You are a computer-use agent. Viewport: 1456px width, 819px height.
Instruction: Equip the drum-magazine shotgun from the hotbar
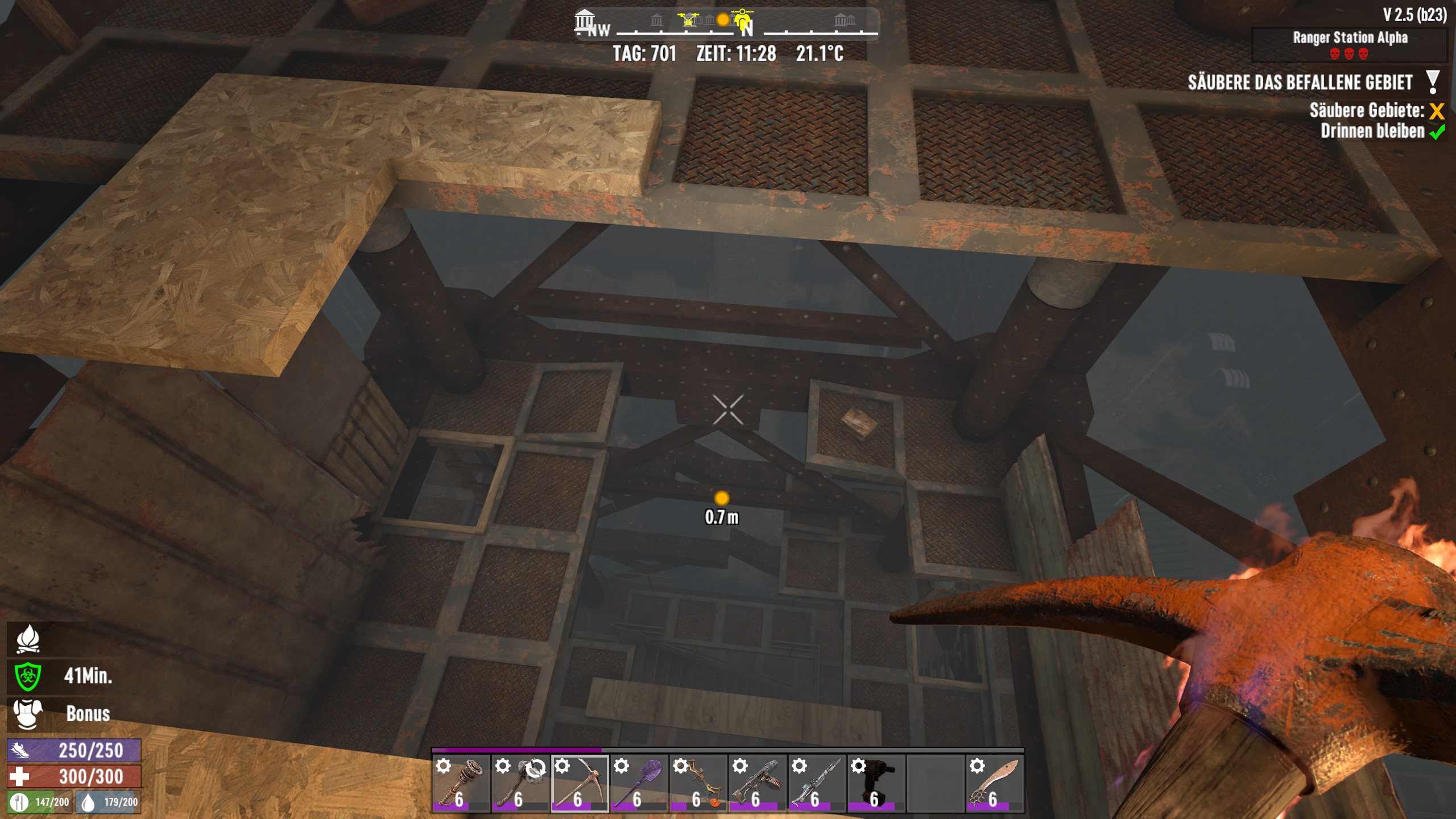tap(757, 783)
